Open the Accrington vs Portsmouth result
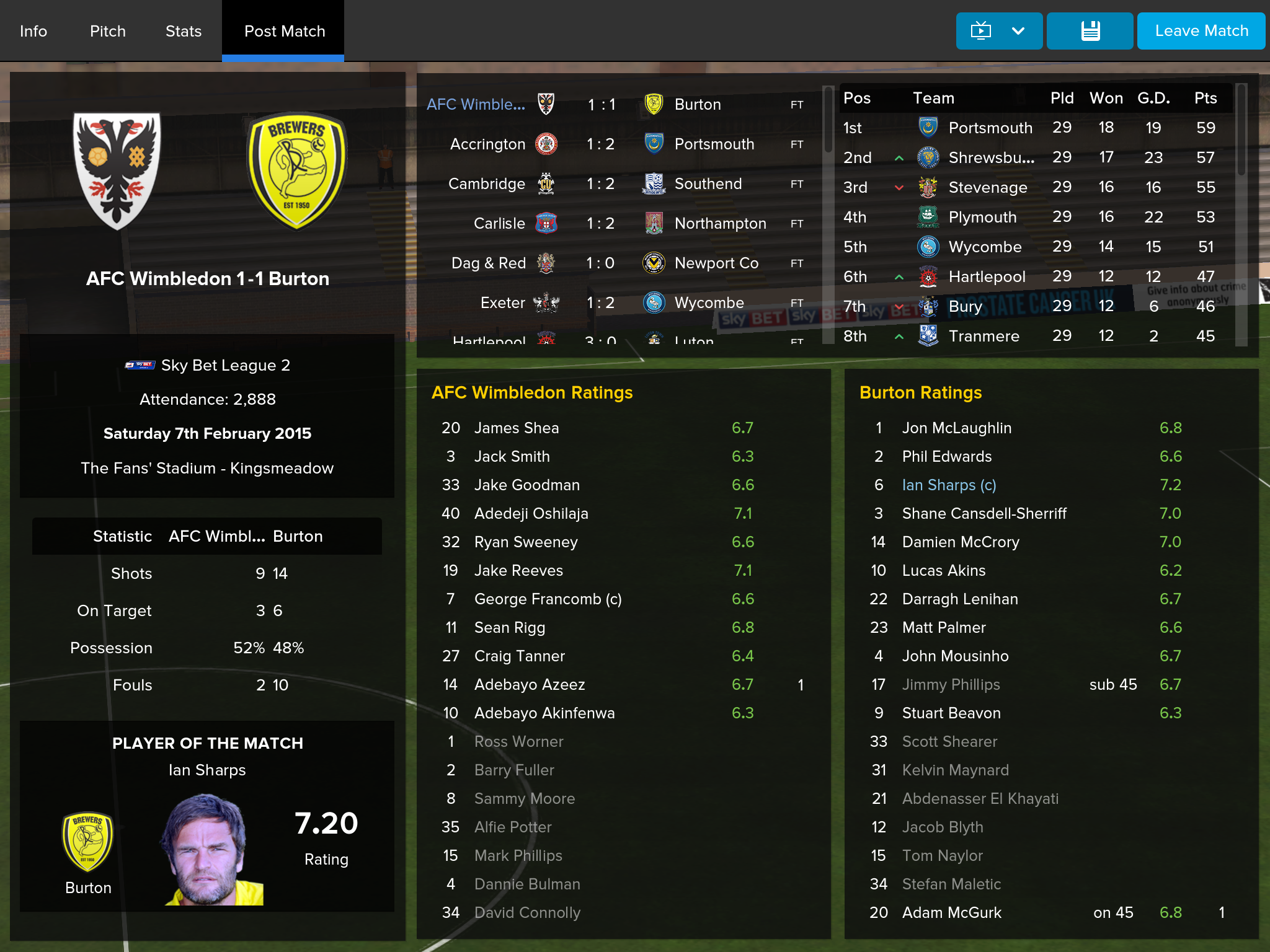Image resolution: width=1270 pixels, height=952 pixels. [600, 144]
